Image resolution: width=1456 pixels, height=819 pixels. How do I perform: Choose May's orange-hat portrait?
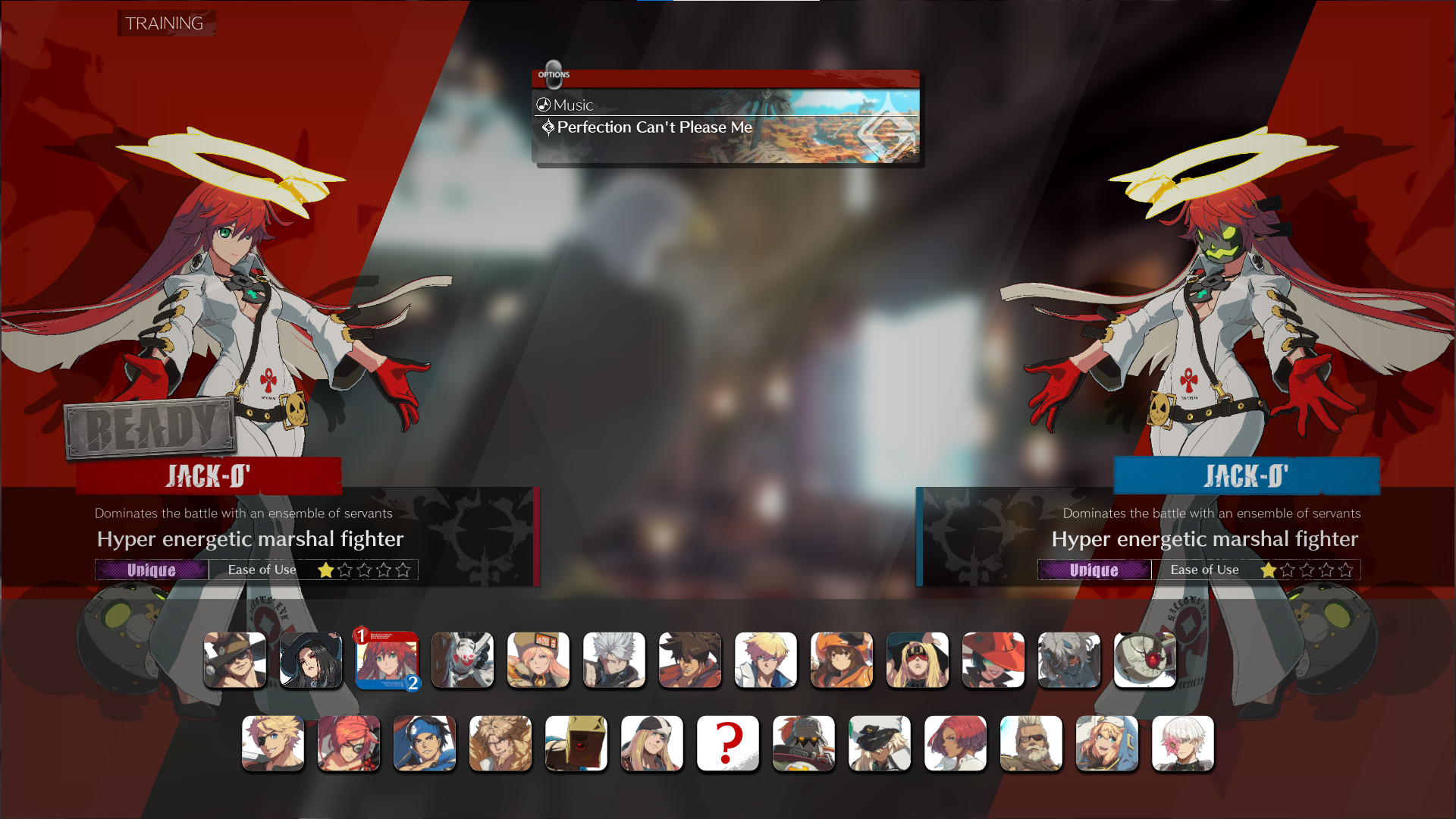tap(842, 660)
